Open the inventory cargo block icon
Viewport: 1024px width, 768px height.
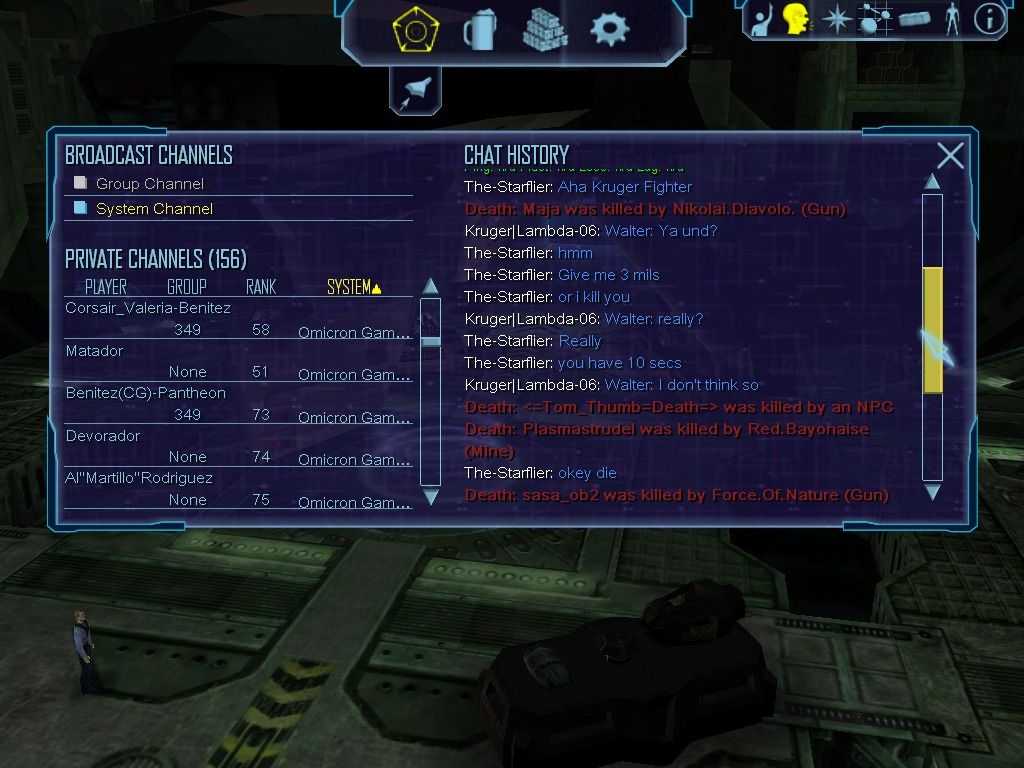pos(914,19)
